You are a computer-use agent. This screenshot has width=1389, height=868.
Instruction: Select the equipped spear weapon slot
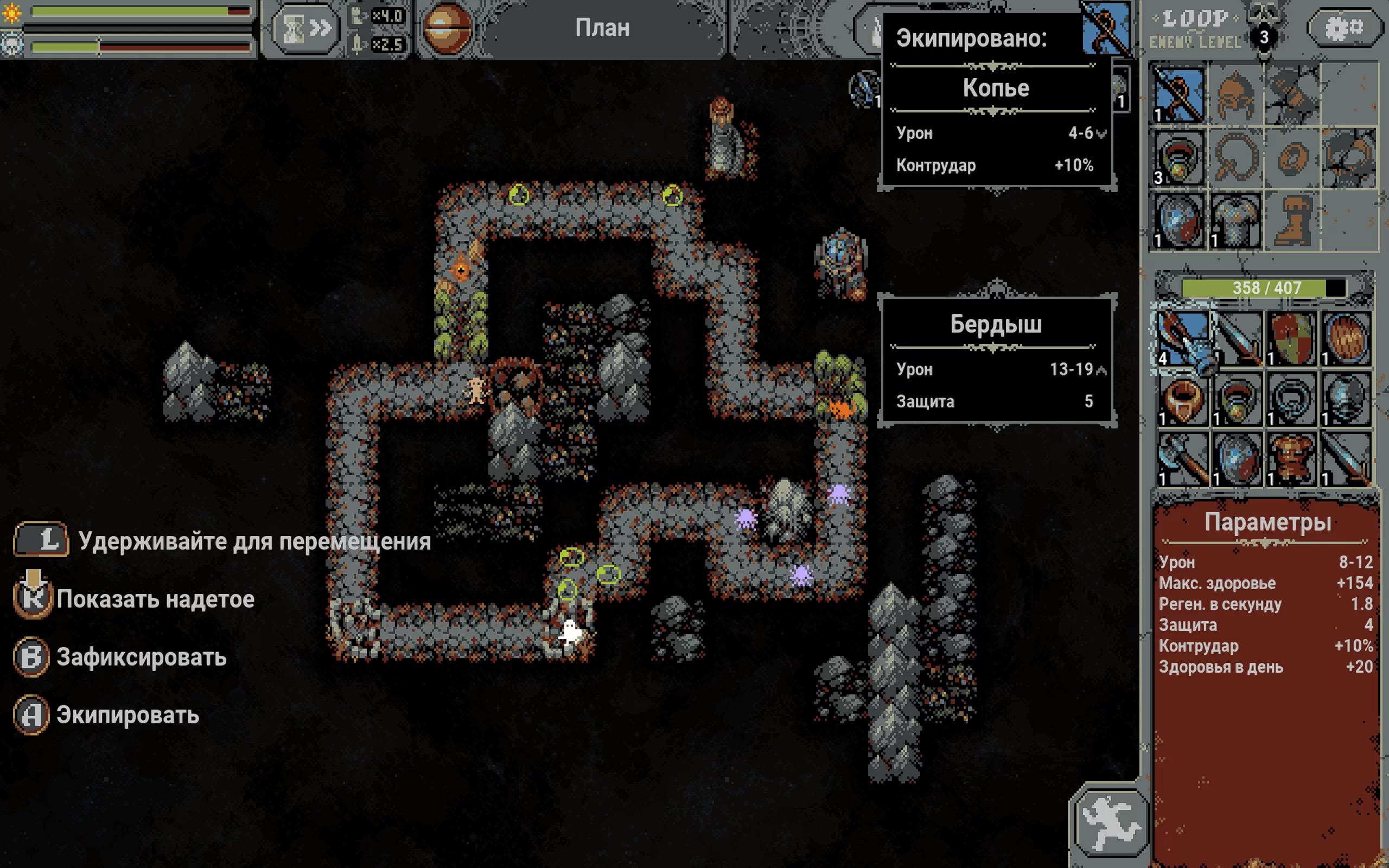point(1178,95)
